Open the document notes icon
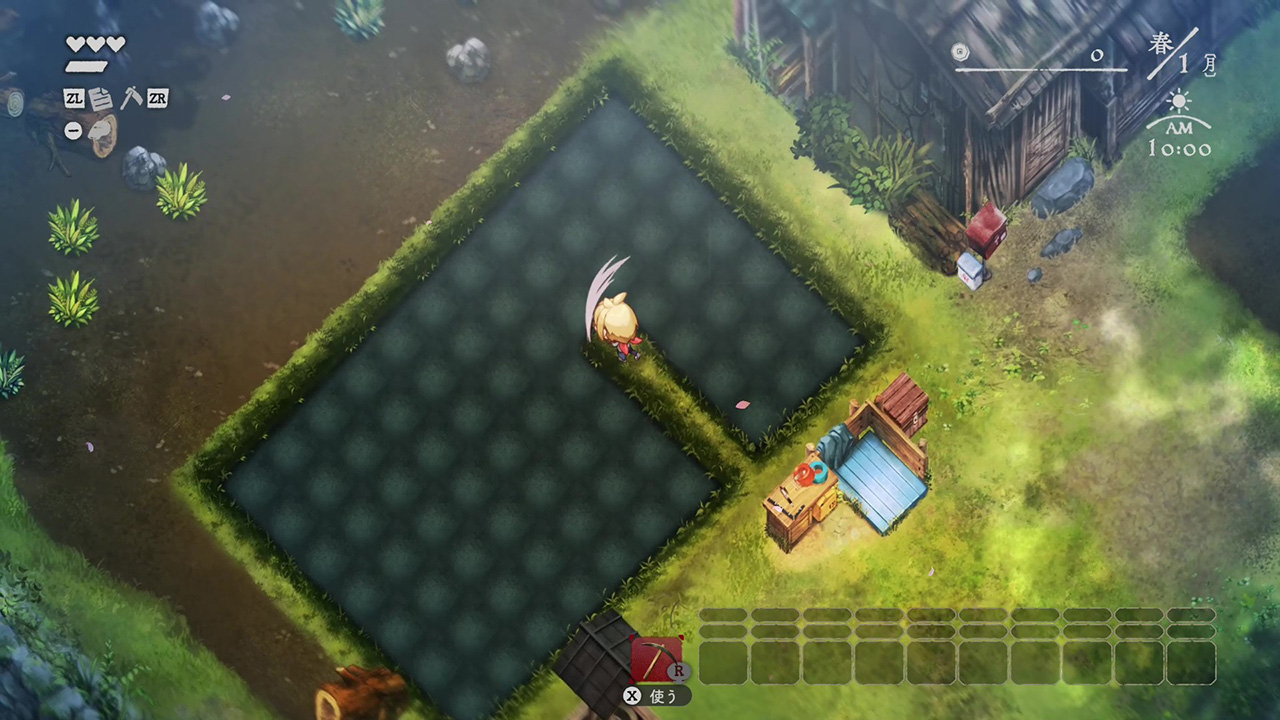Screen dimensions: 1280x720 (x=101, y=98)
